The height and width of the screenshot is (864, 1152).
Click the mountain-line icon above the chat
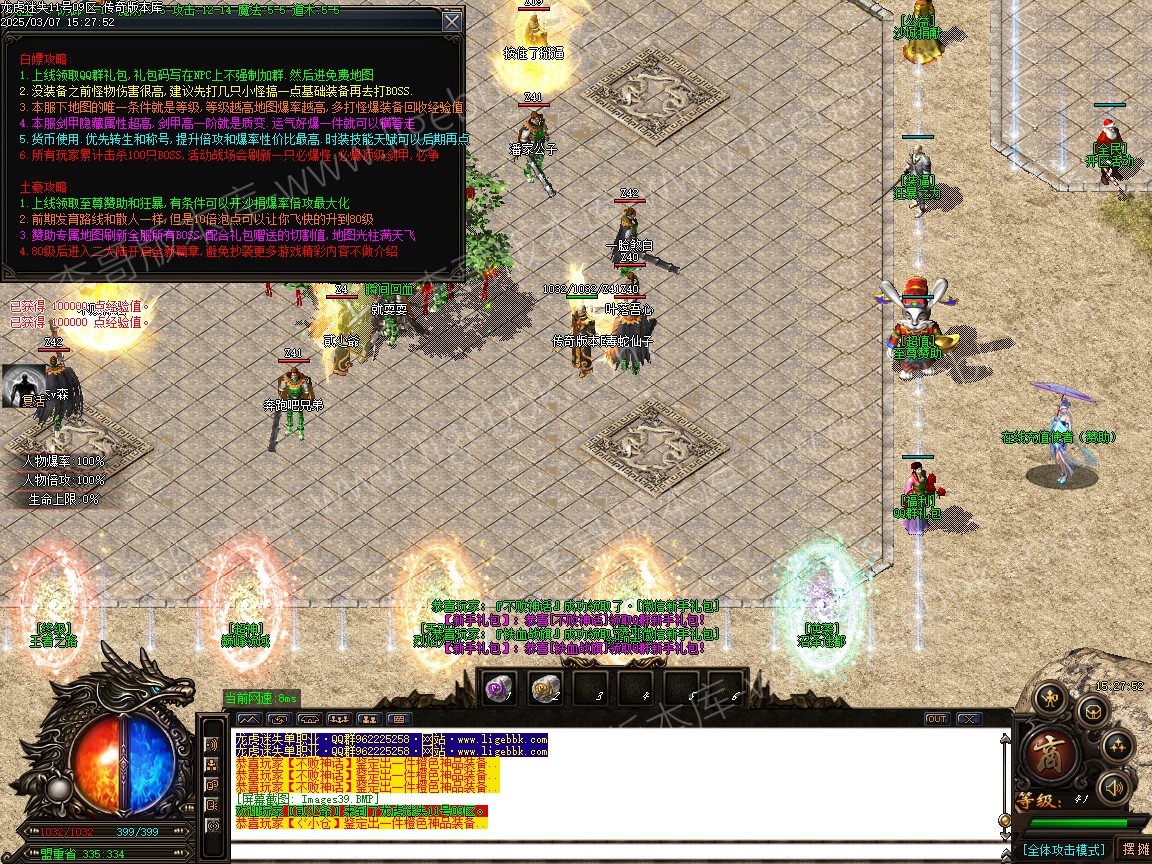tap(249, 719)
